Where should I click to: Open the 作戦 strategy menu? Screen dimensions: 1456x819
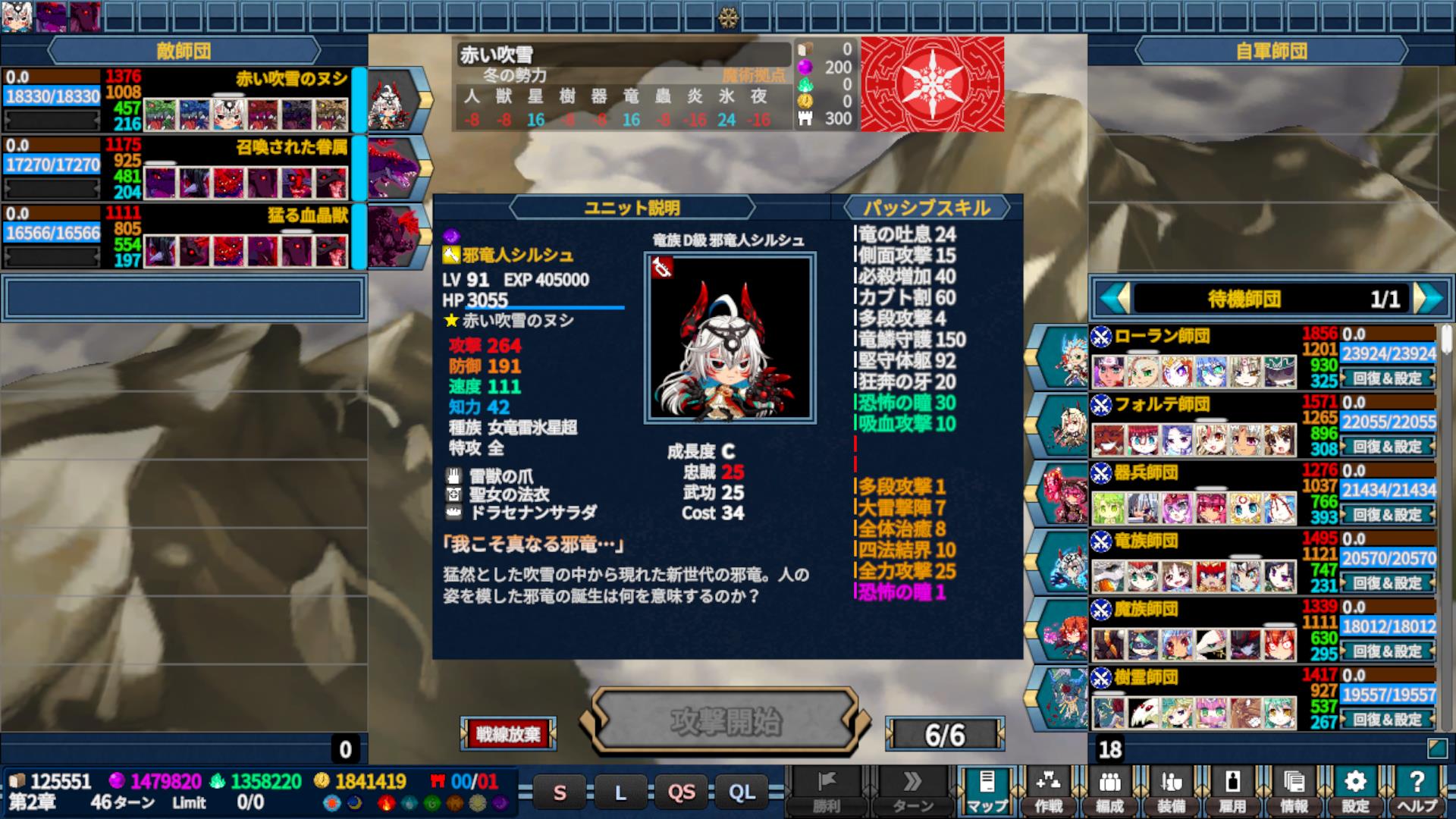click(1048, 790)
